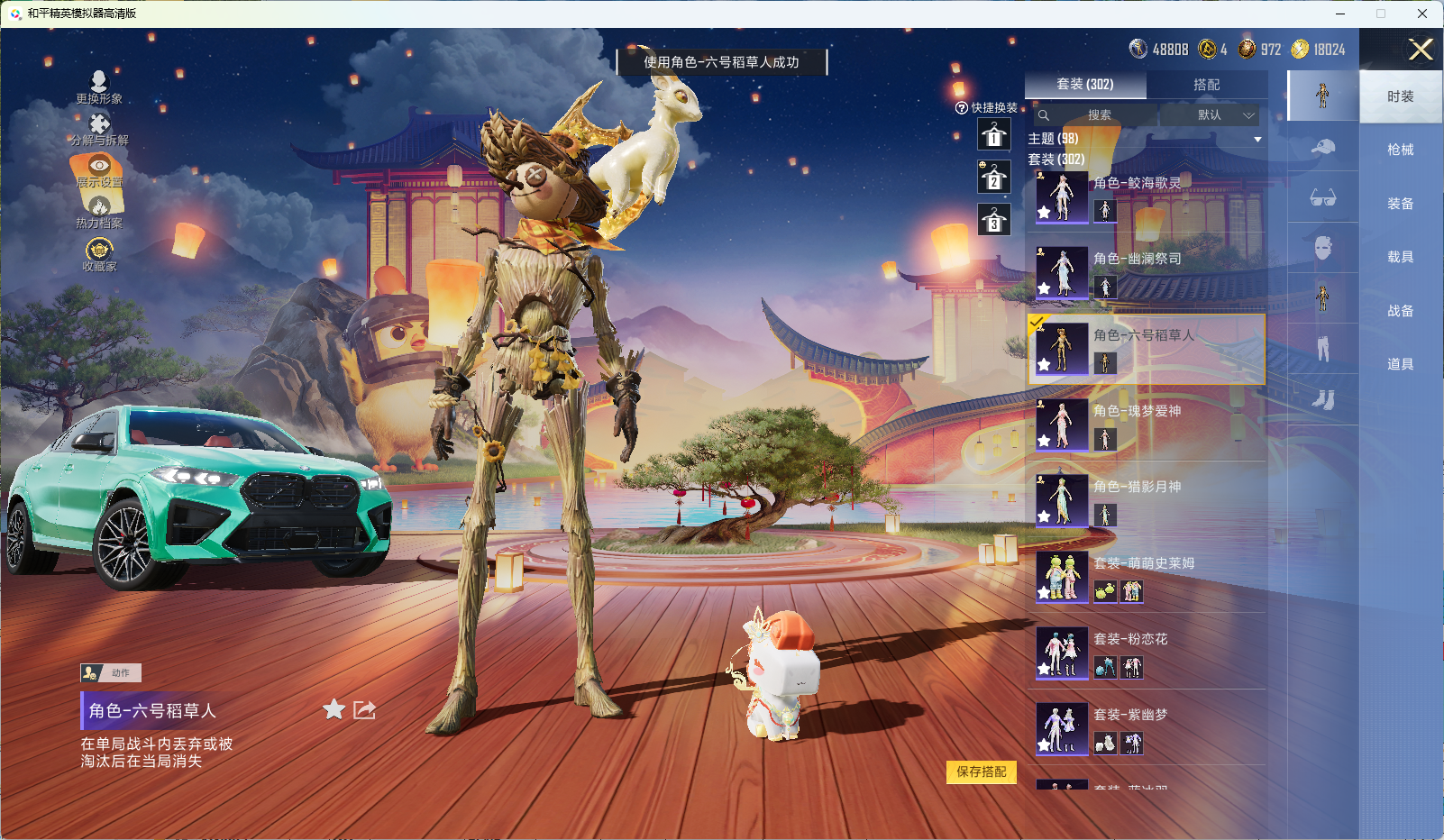Select the 载具 menu entry

(1400, 257)
